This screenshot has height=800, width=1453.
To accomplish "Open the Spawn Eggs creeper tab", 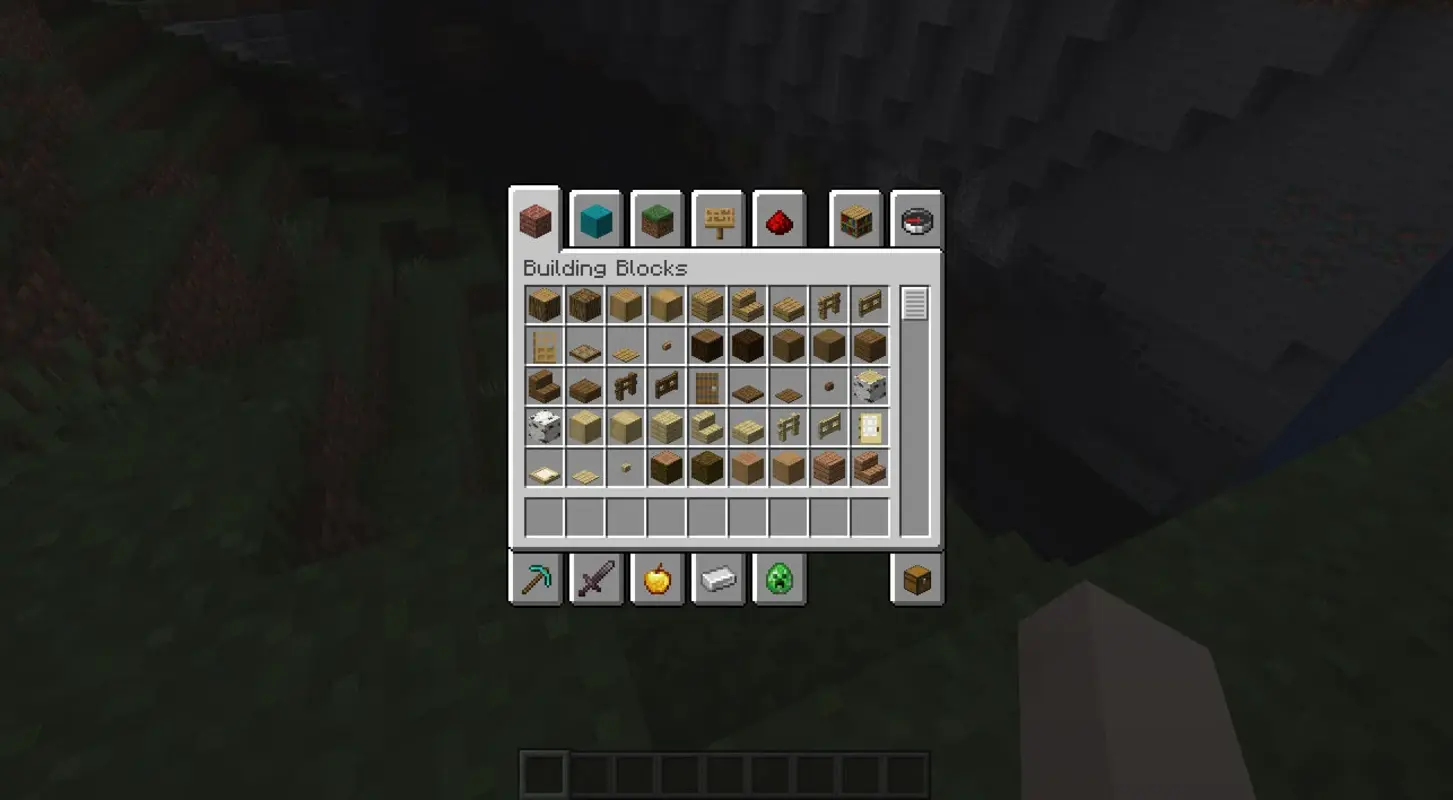I will [779, 579].
